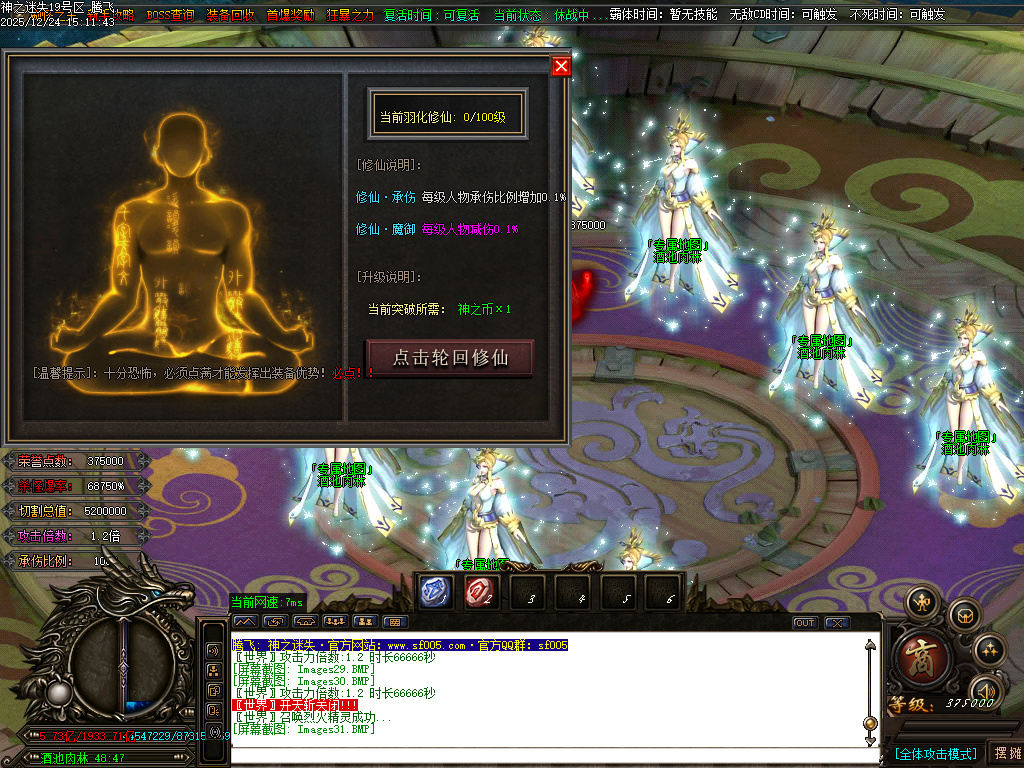Use the blue gem in hotbar slot 1
Screen dimensions: 1024x768
coord(433,593)
